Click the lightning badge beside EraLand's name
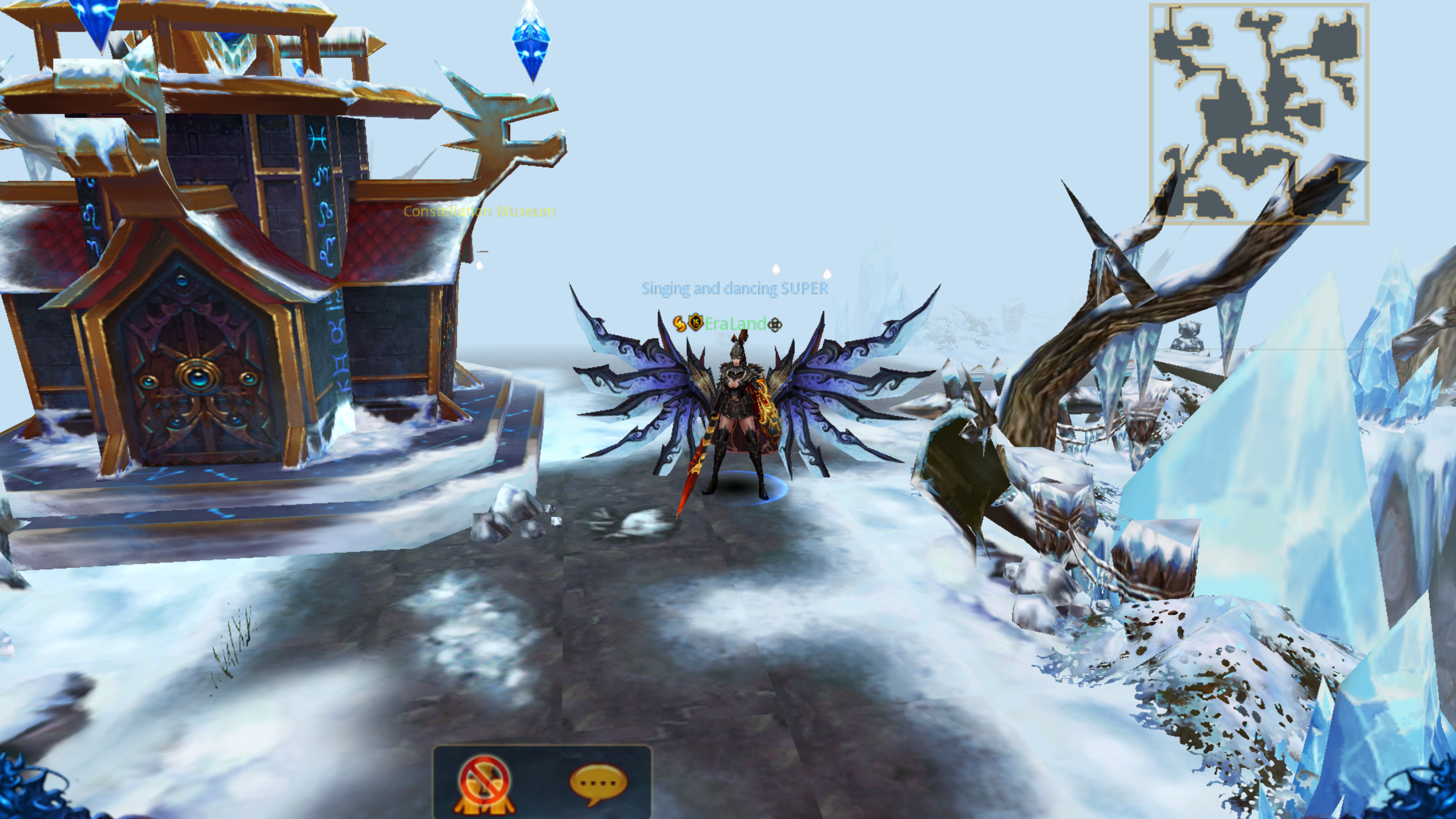Screen dimensions: 1456x819 point(680,323)
